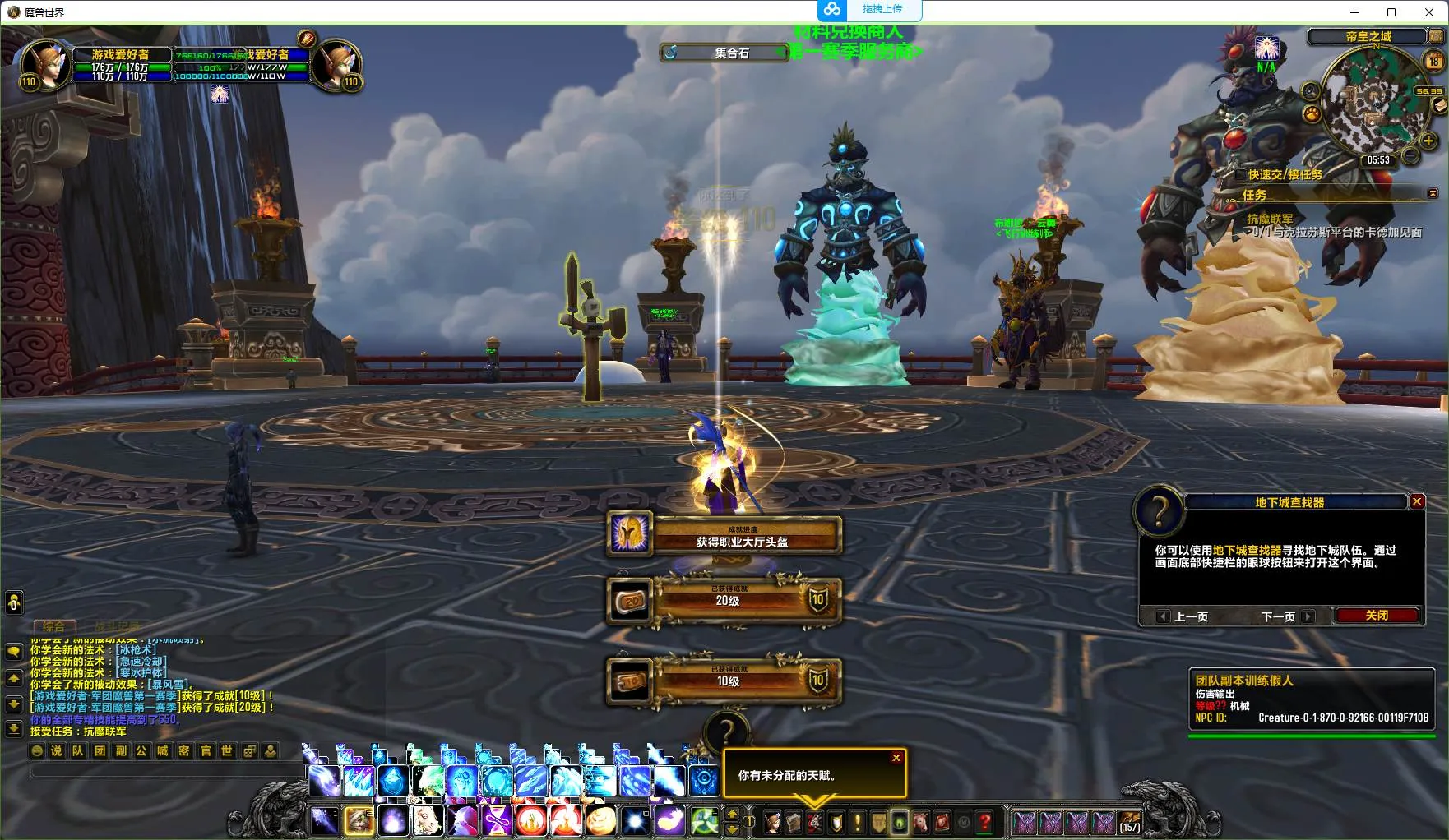This screenshot has height=840, width=1449.
Task: Click the minimap zoom-in plus button
Action: [x=1428, y=141]
